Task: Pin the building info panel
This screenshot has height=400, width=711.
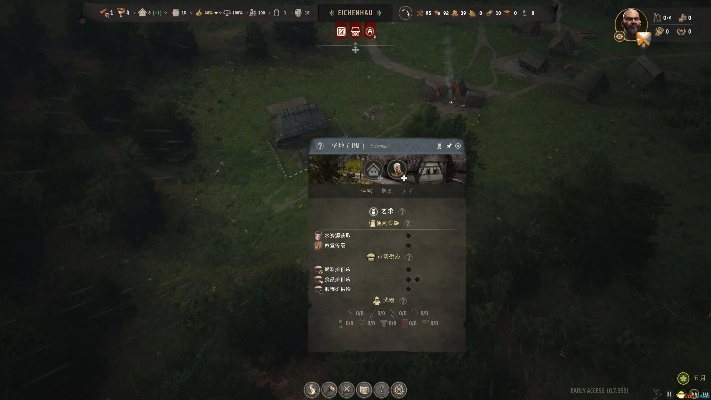Action: tap(449, 146)
